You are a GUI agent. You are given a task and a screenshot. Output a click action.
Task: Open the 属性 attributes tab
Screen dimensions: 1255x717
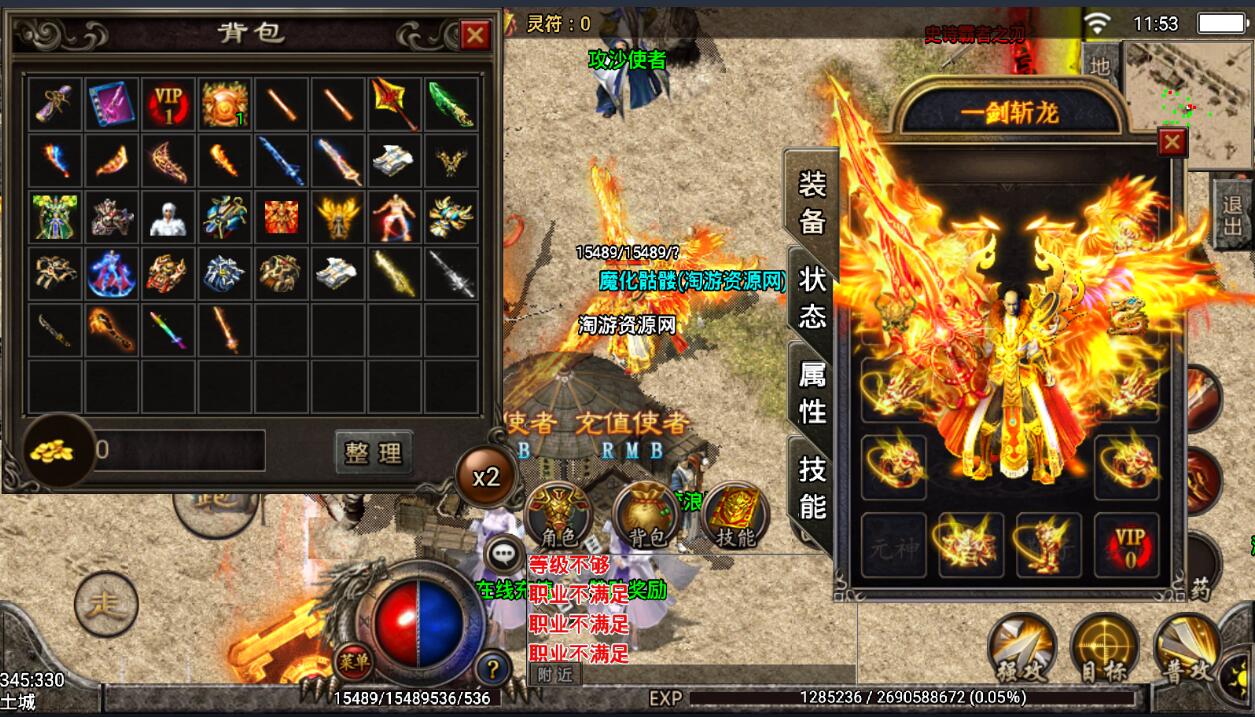pyautogui.click(x=812, y=392)
